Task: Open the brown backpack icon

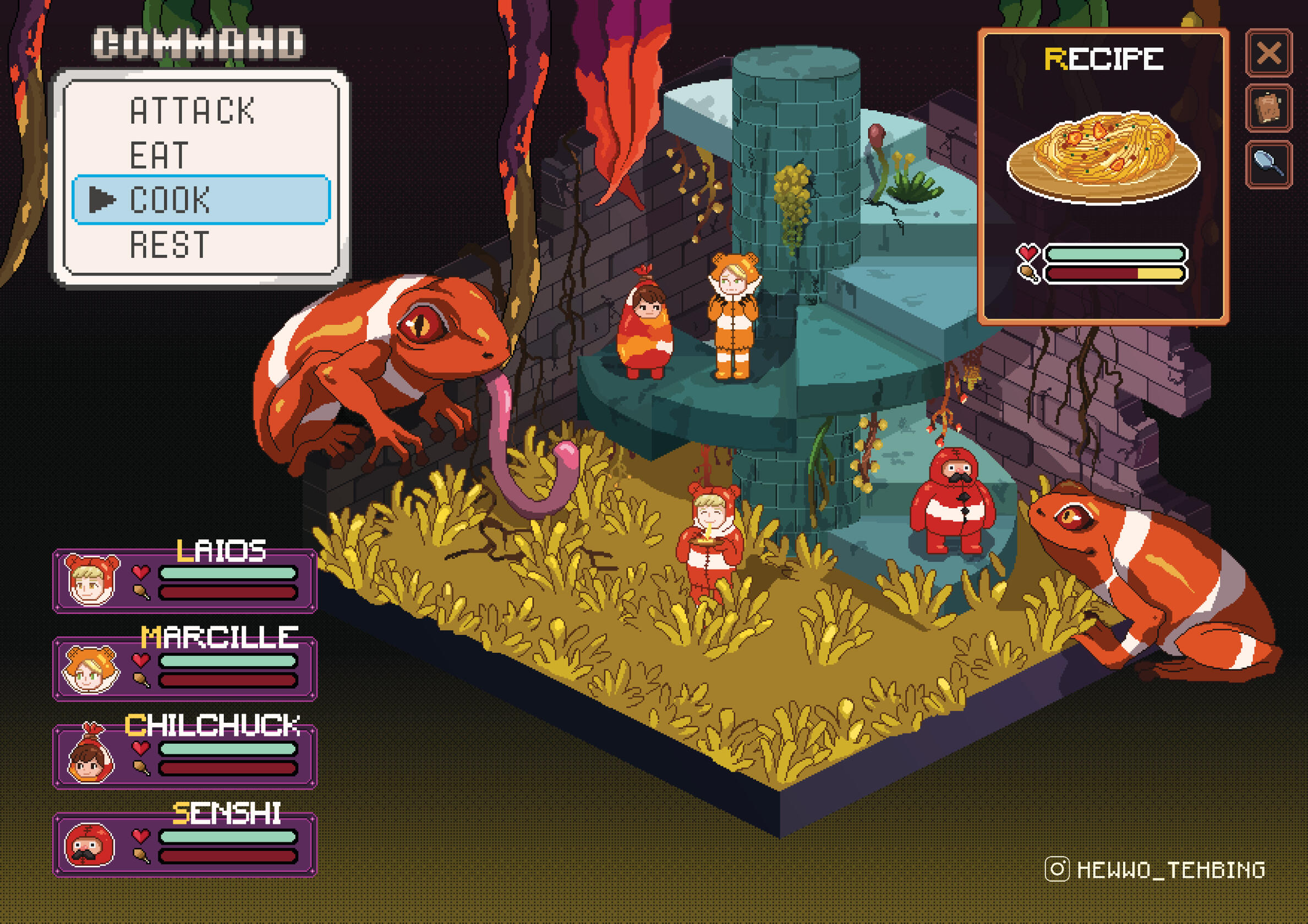Action: pos(1269,108)
